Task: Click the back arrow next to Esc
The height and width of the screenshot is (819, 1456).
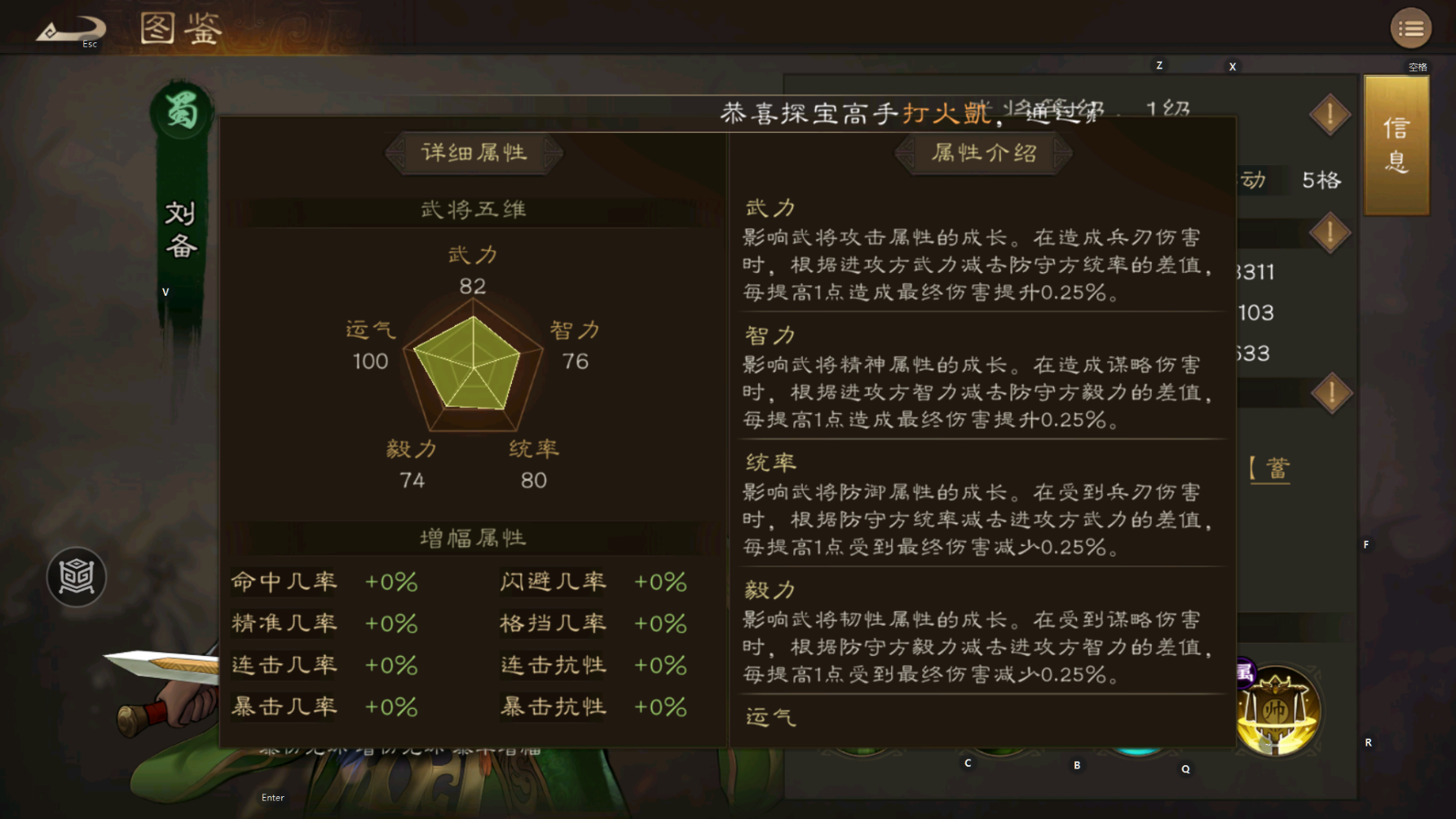Action: (x=70, y=27)
